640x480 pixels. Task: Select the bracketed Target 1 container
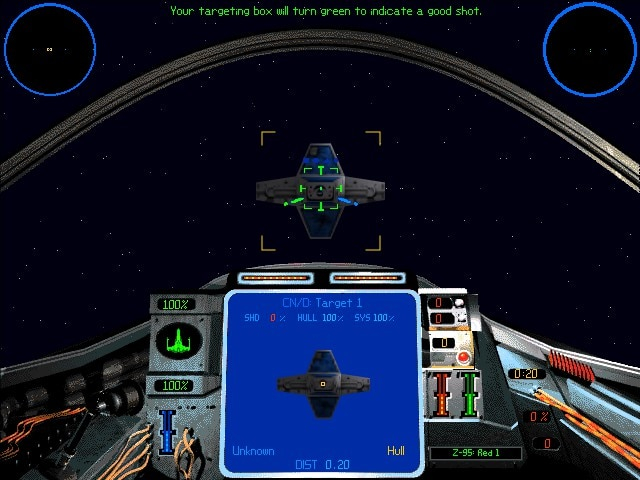[320, 189]
